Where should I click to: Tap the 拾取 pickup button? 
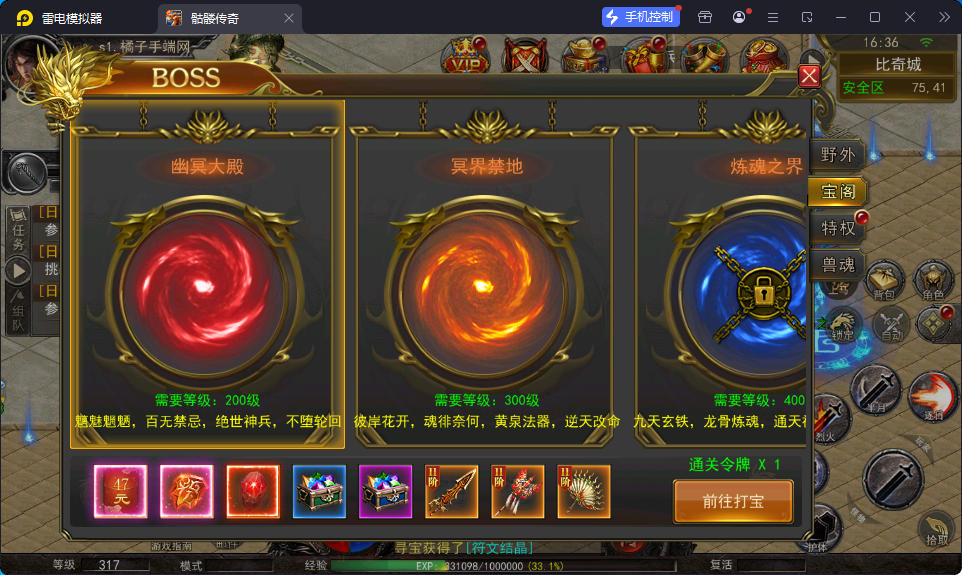click(936, 528)
